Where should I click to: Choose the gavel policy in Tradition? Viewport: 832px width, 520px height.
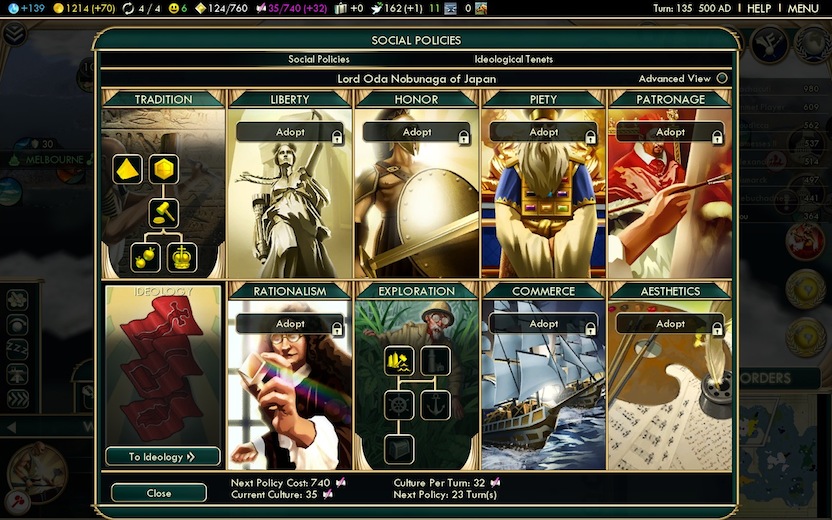pyautogui.click(x=163, y=212)
